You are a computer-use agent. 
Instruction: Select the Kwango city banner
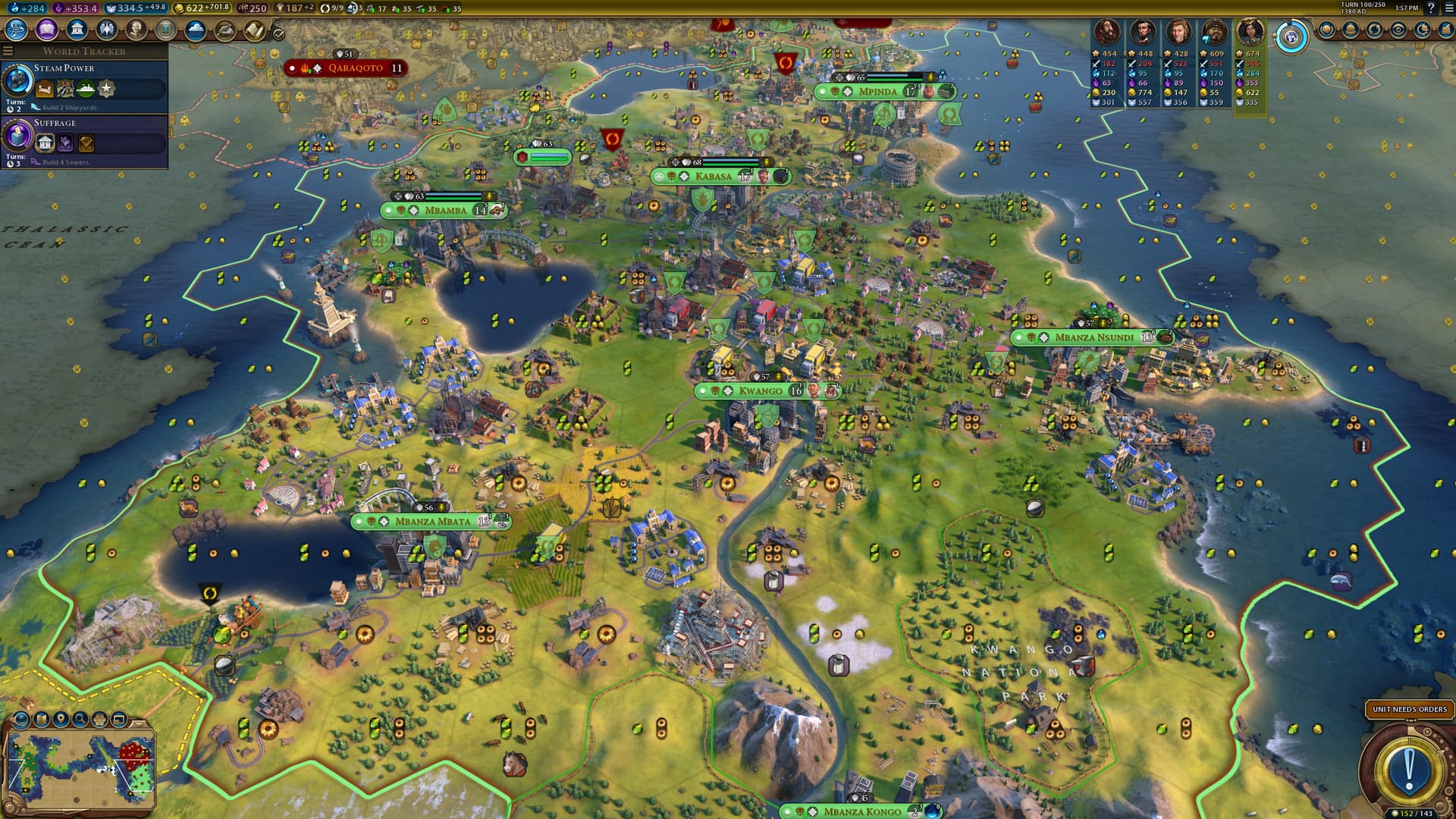coord(760,391)
